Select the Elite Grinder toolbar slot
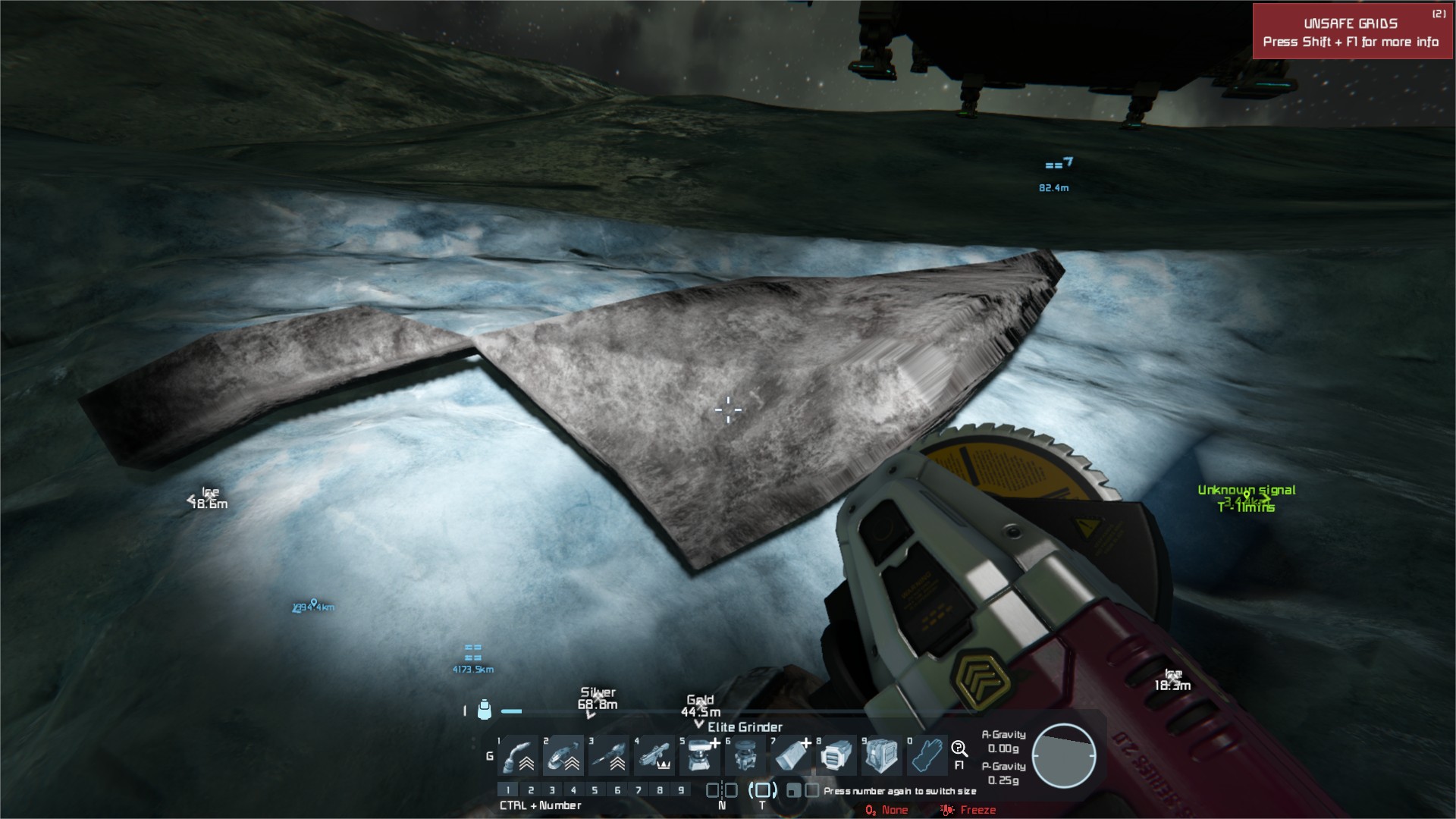 point(564,755)
